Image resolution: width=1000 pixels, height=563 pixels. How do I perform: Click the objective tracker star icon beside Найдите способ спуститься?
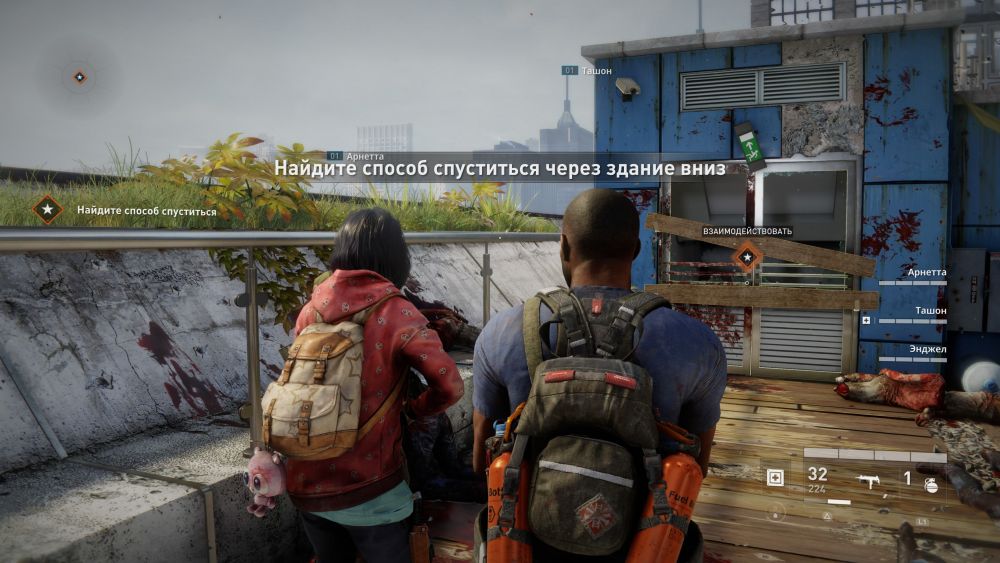point(46,210)
